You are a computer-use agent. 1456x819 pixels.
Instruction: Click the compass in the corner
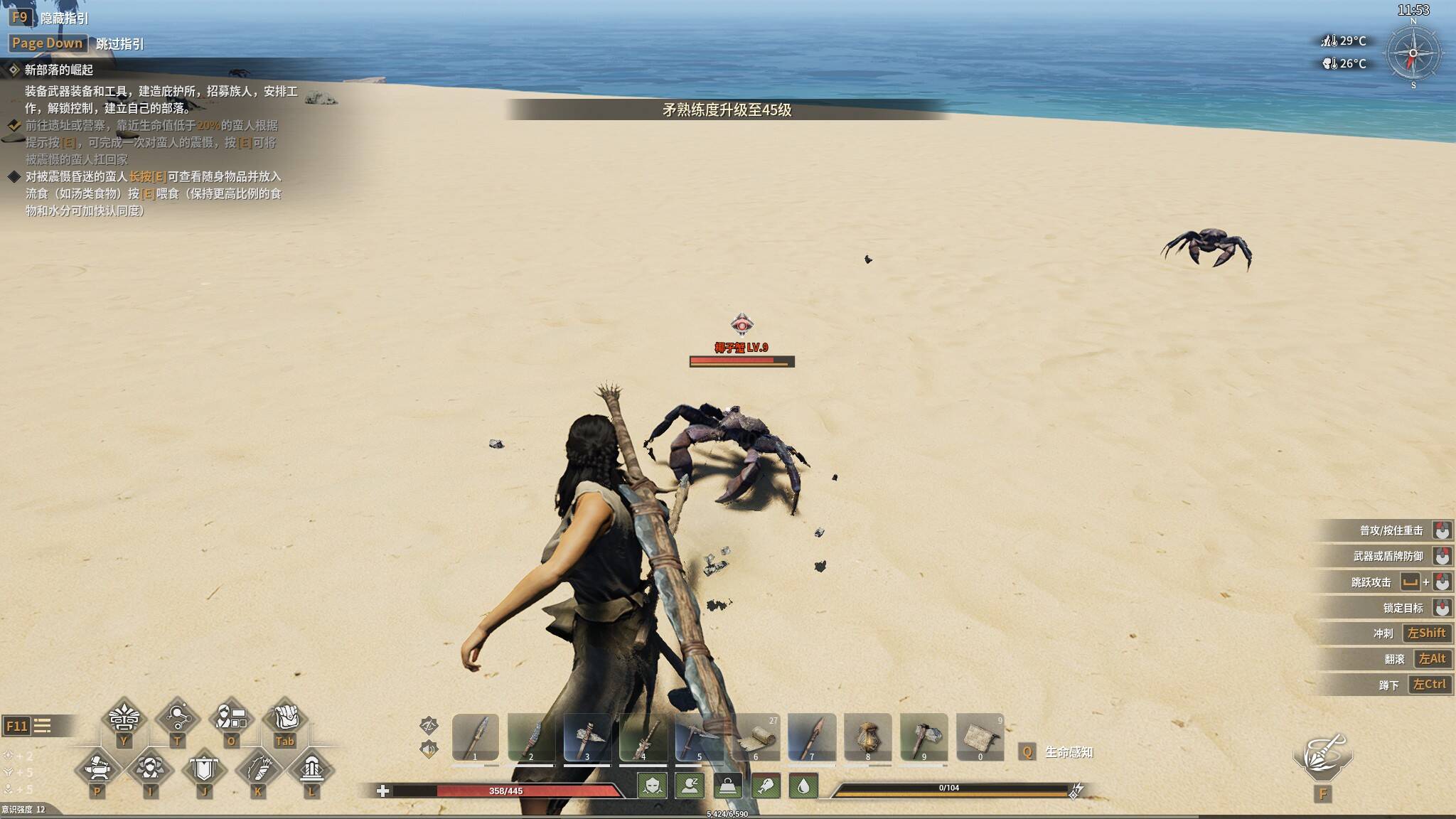click(1413, 53)
